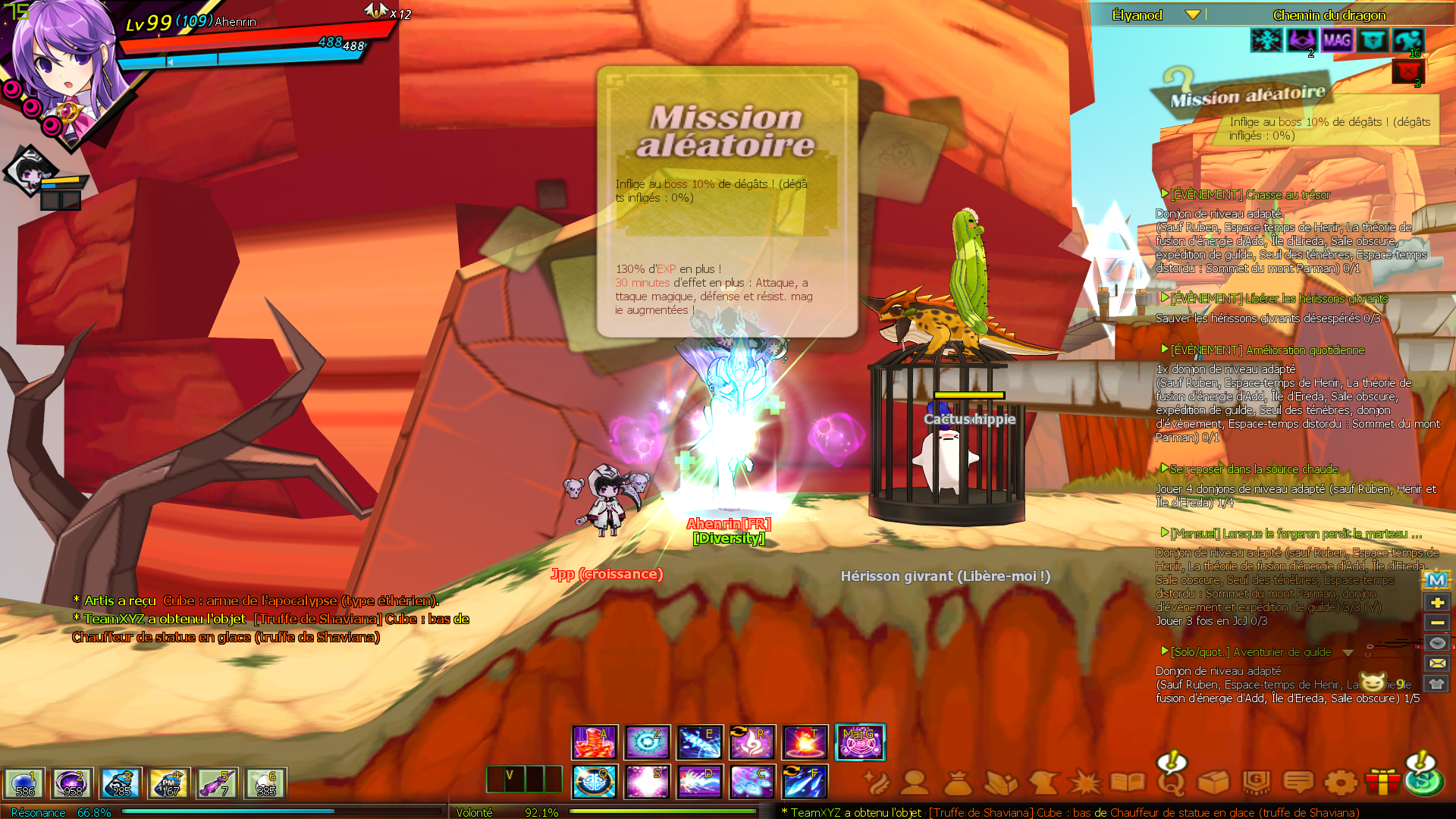Screen dimensions: 1456x819
Task: Open the red gift box icon
Action: 1382,782
